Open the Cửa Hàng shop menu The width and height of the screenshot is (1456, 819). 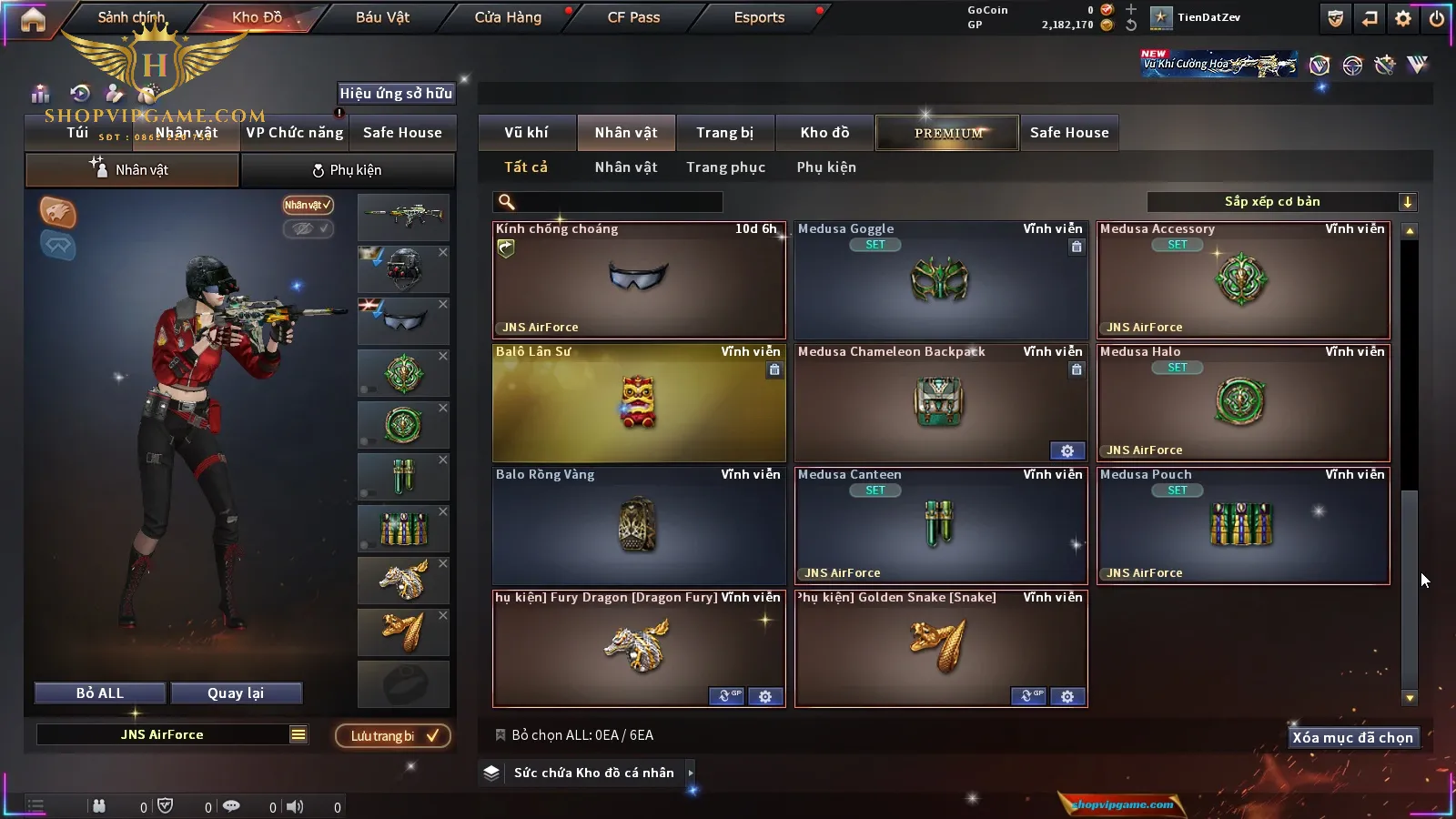pos(508,17)
